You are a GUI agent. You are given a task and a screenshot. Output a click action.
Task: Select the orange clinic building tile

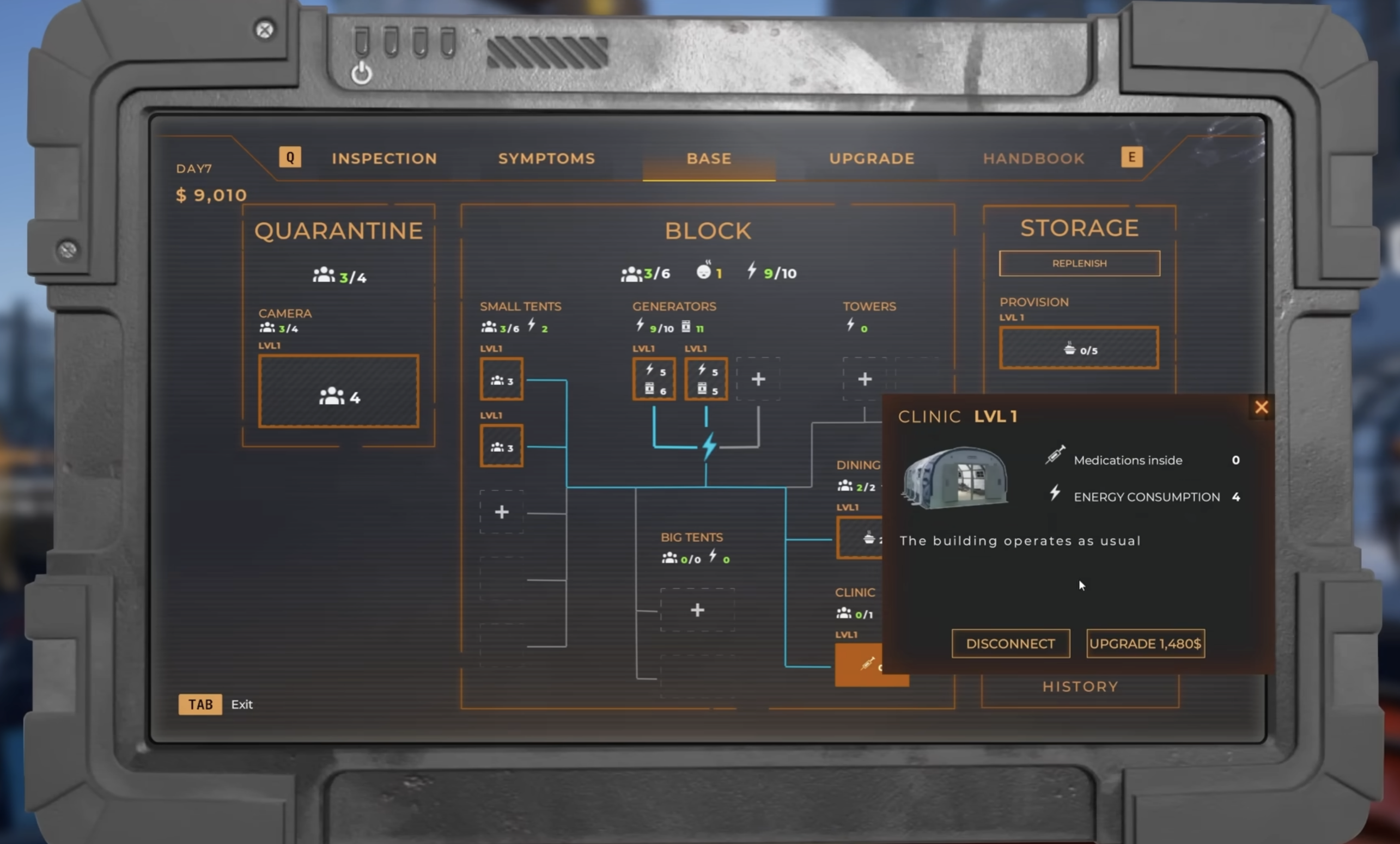click(x=858, y=664)
